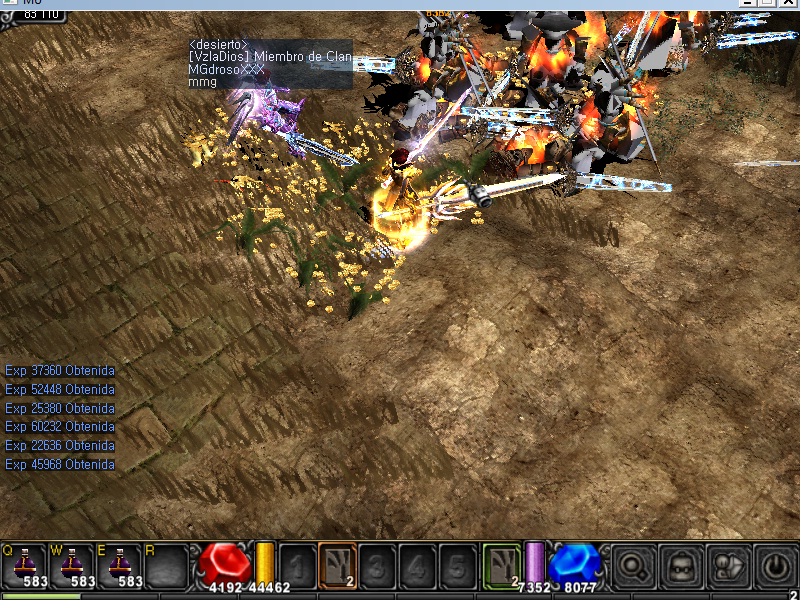Select skill slot number 4
The height and width of the screenshot is (608, 808).
417,565
